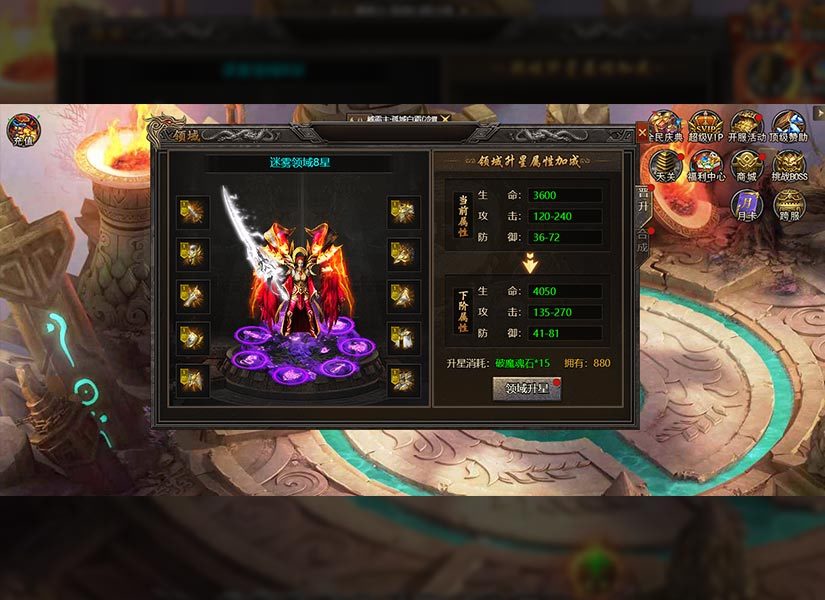The image size is (825, 600).
Task: Open the 开服活动 events icon
Action: (x=746, y=127)
